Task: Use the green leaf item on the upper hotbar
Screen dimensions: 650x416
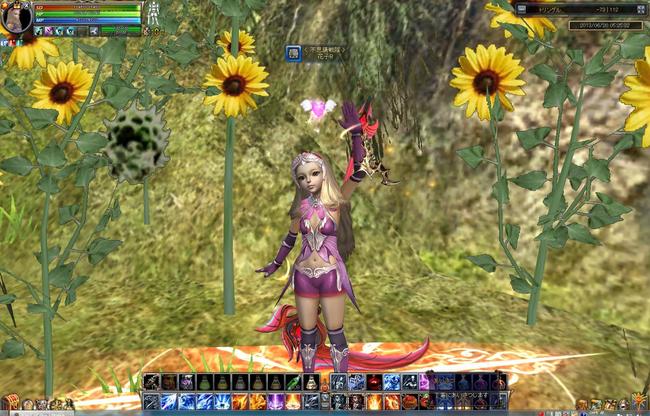Action: [293, 382]
